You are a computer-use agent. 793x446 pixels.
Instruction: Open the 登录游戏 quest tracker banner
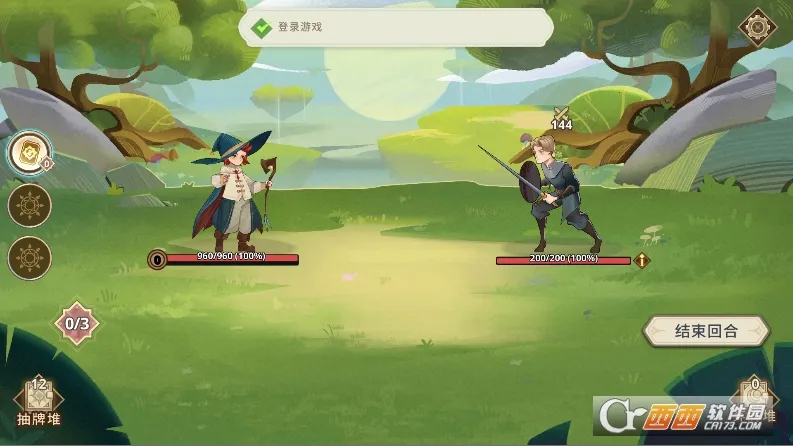coord(395,29)
